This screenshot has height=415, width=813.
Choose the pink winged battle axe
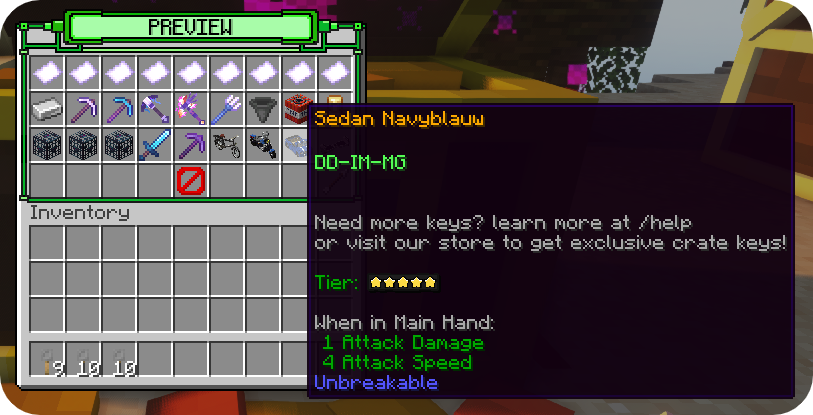pyautogui.click(x=191, y=108)
